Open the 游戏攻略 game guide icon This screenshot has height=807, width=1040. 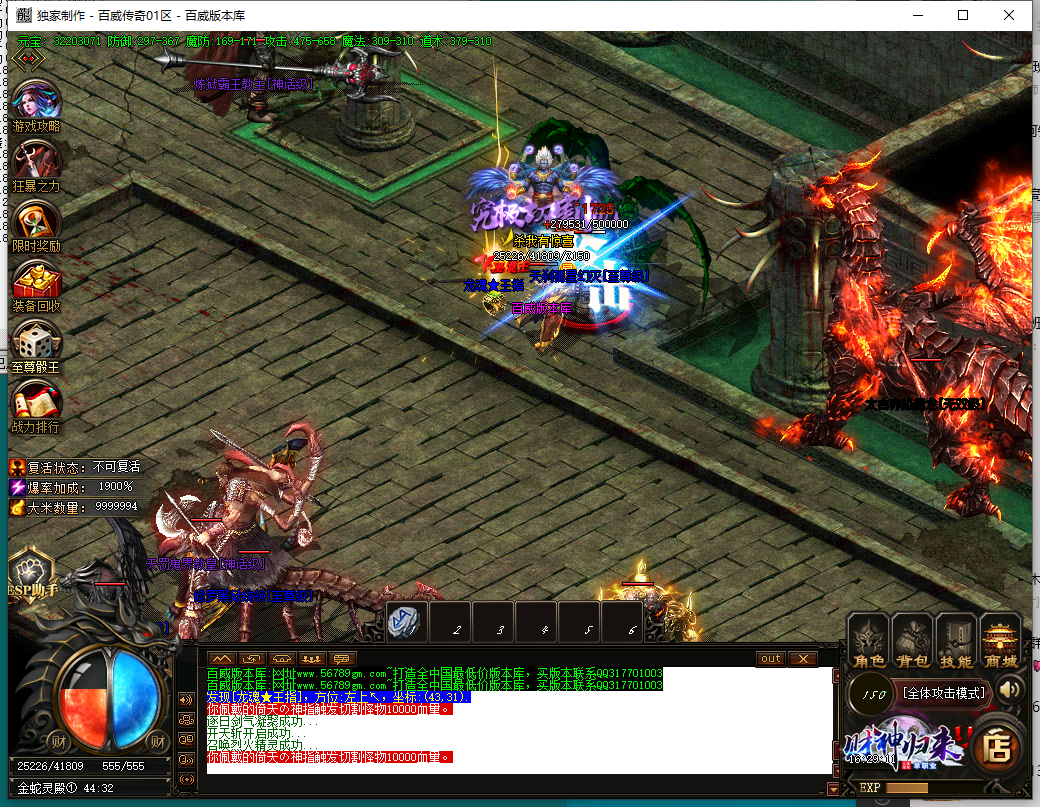pyautogui.click(x=37, y=104)
